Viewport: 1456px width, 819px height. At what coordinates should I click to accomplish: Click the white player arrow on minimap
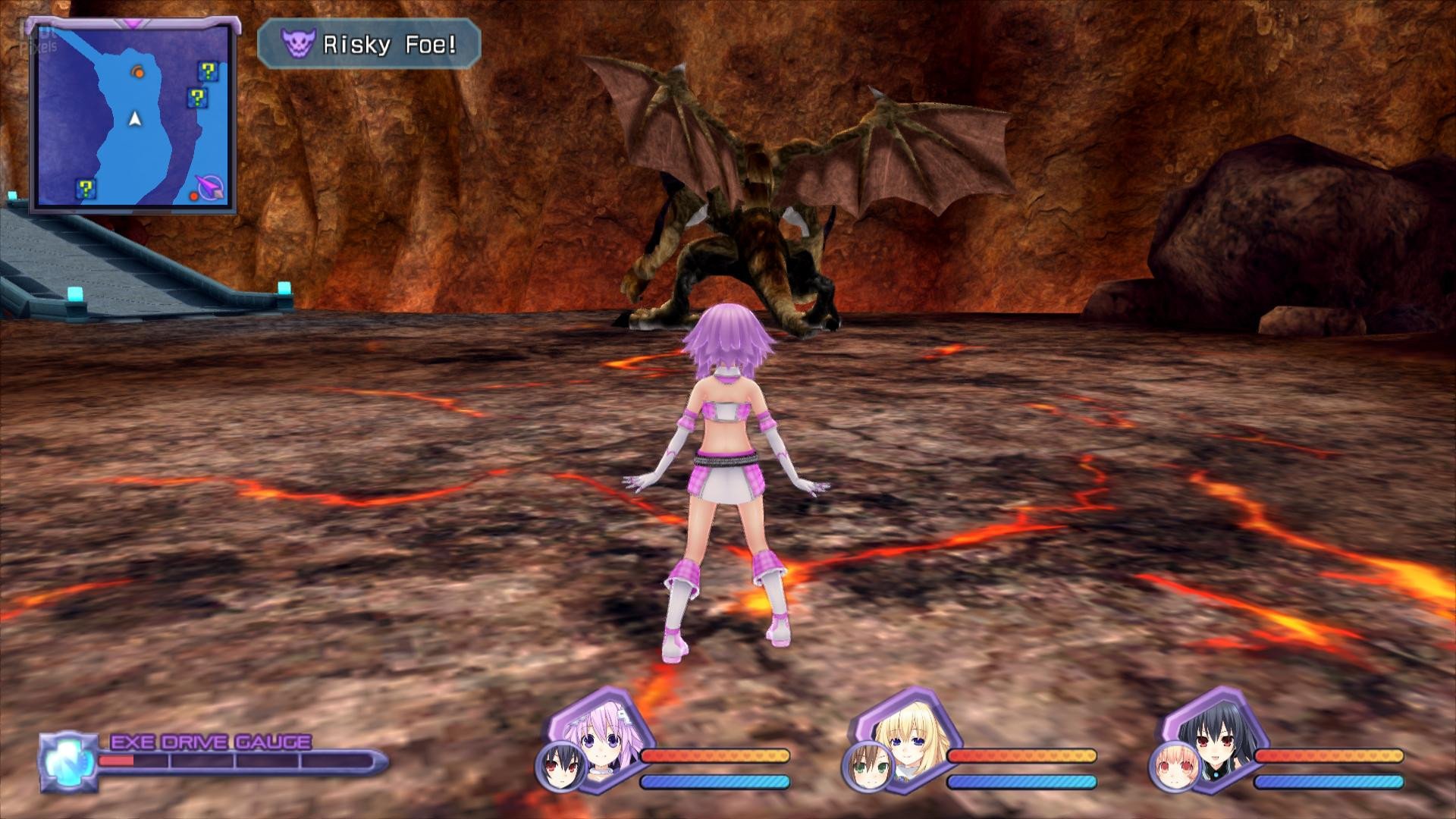(x=135, y=118)
